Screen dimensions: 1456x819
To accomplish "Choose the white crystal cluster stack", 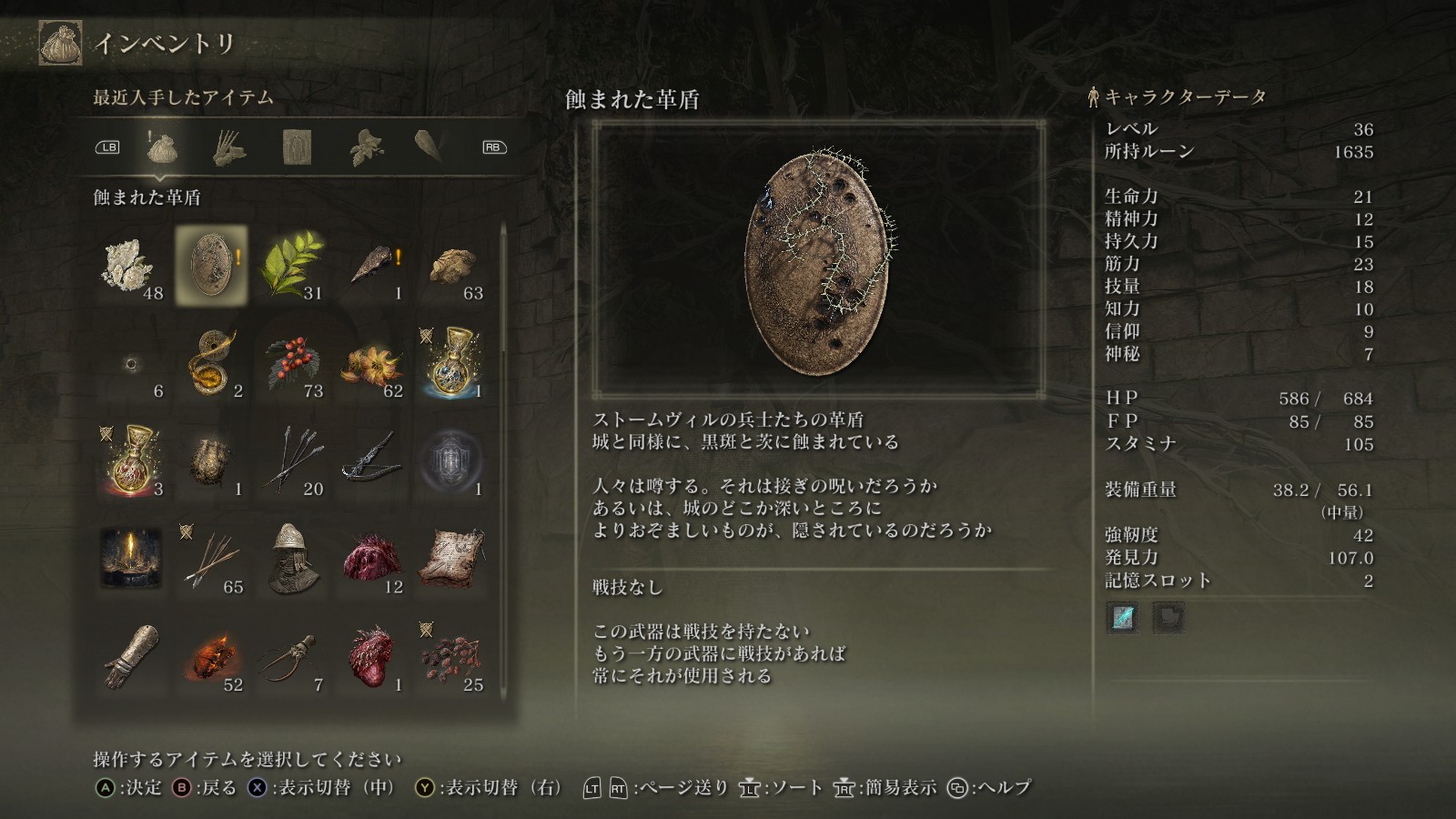I will tap(131, 266).
